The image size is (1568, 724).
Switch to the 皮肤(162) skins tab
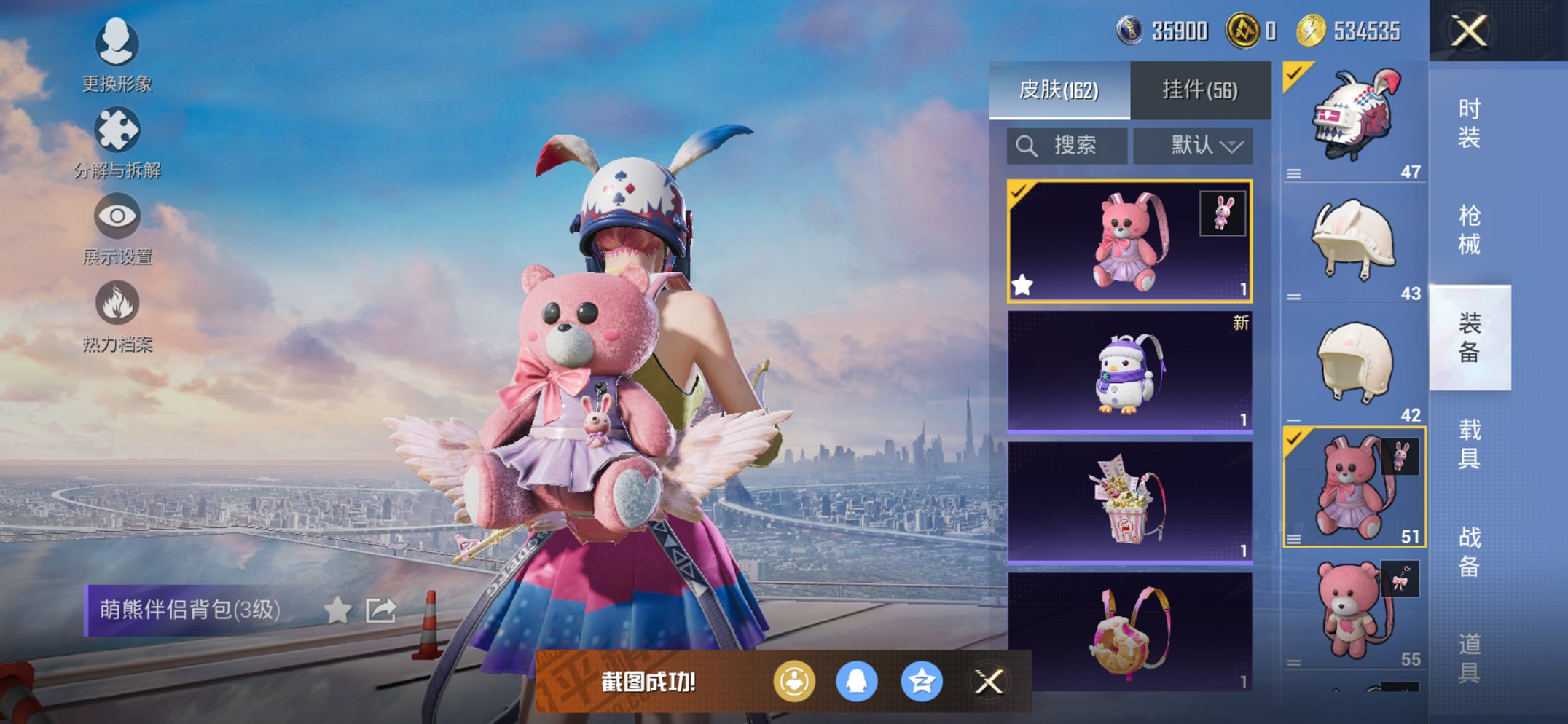(x=1059, y=90)
